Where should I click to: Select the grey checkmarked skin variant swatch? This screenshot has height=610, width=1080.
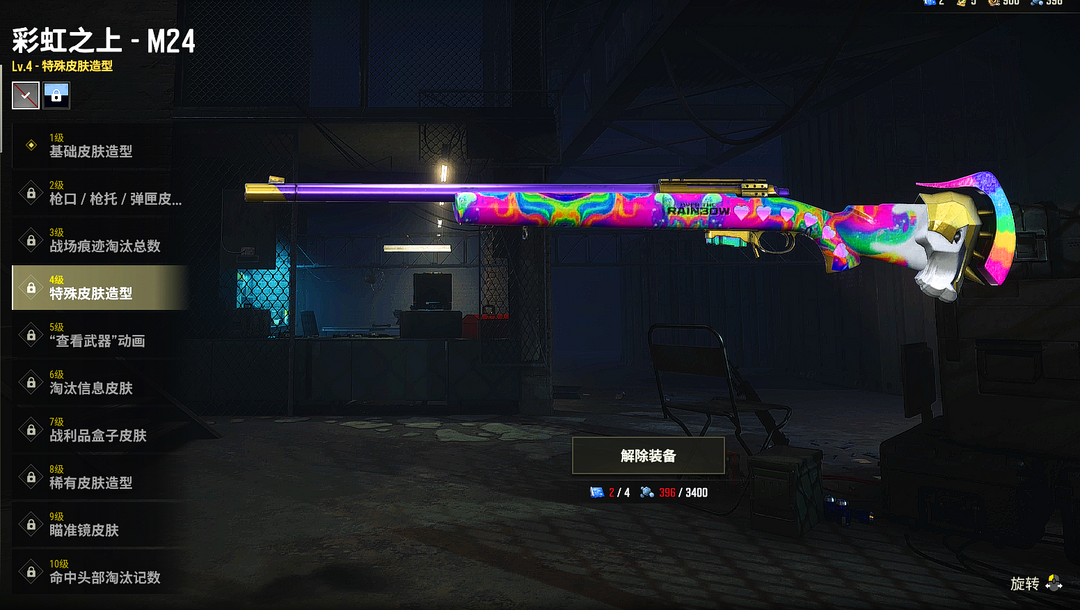[25, 95]
